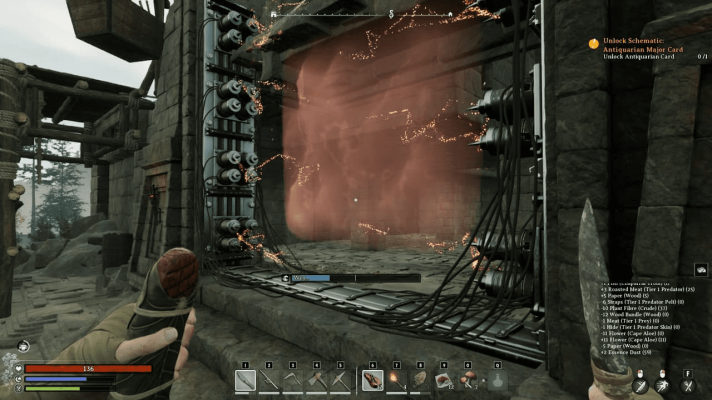Equip the fishing pole in slot 2
The height and width of the screenshot is (400, 712).
270,380
